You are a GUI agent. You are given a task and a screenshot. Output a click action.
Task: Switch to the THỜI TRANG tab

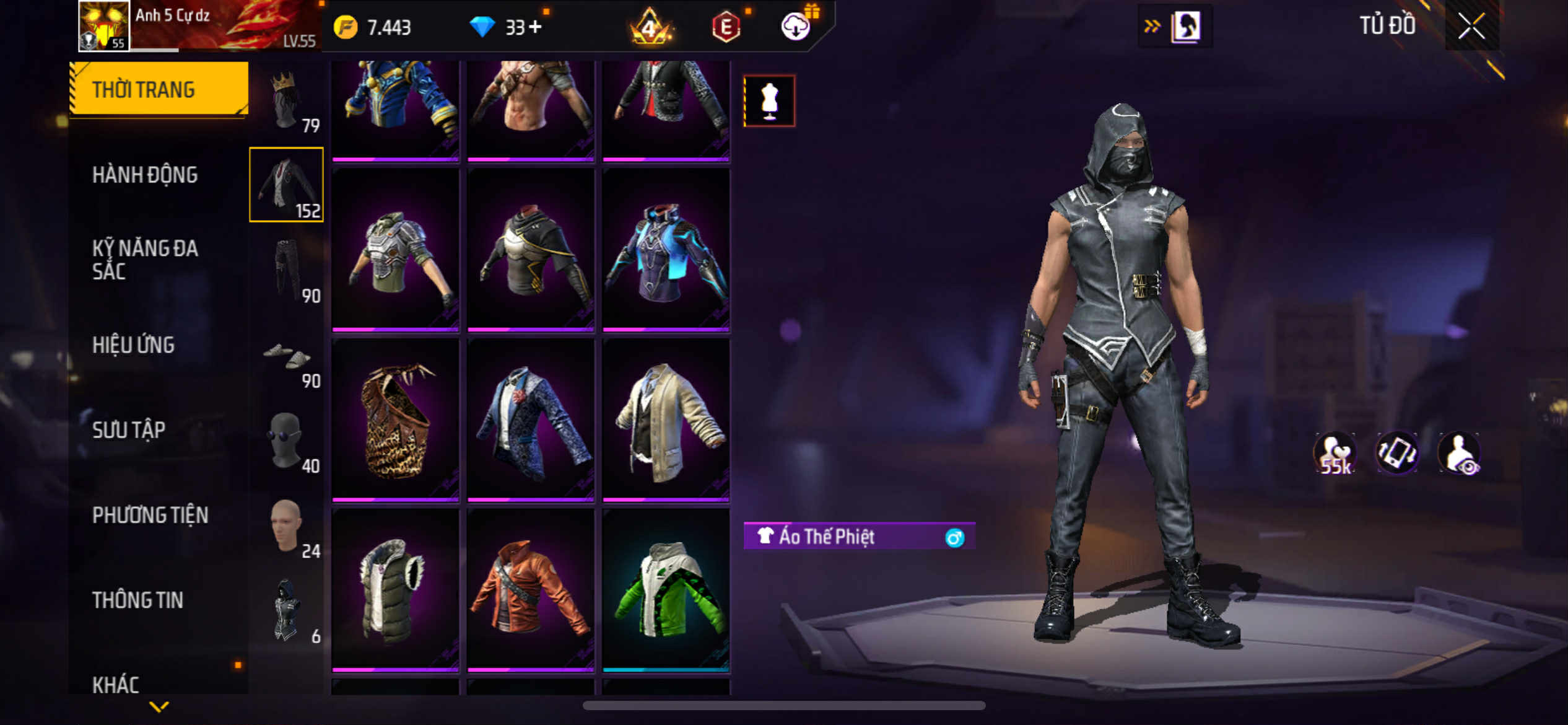coord(159,90)
